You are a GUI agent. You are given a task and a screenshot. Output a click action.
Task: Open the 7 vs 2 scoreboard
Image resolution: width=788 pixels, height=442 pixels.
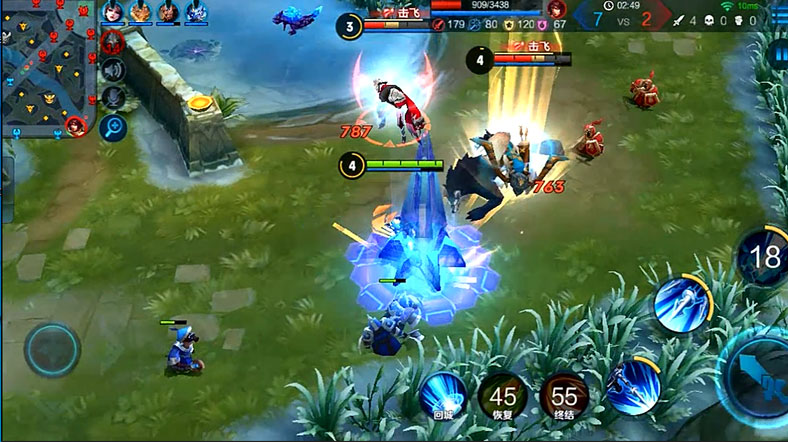click(x=622, y=17)
